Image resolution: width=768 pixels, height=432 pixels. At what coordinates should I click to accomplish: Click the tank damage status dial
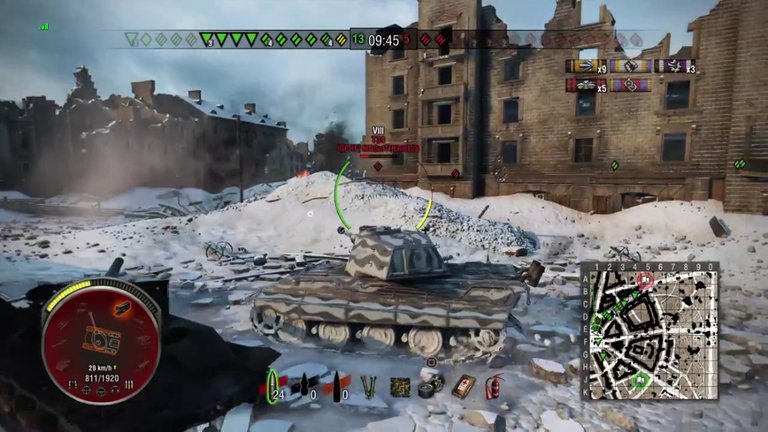click(101, 338)
